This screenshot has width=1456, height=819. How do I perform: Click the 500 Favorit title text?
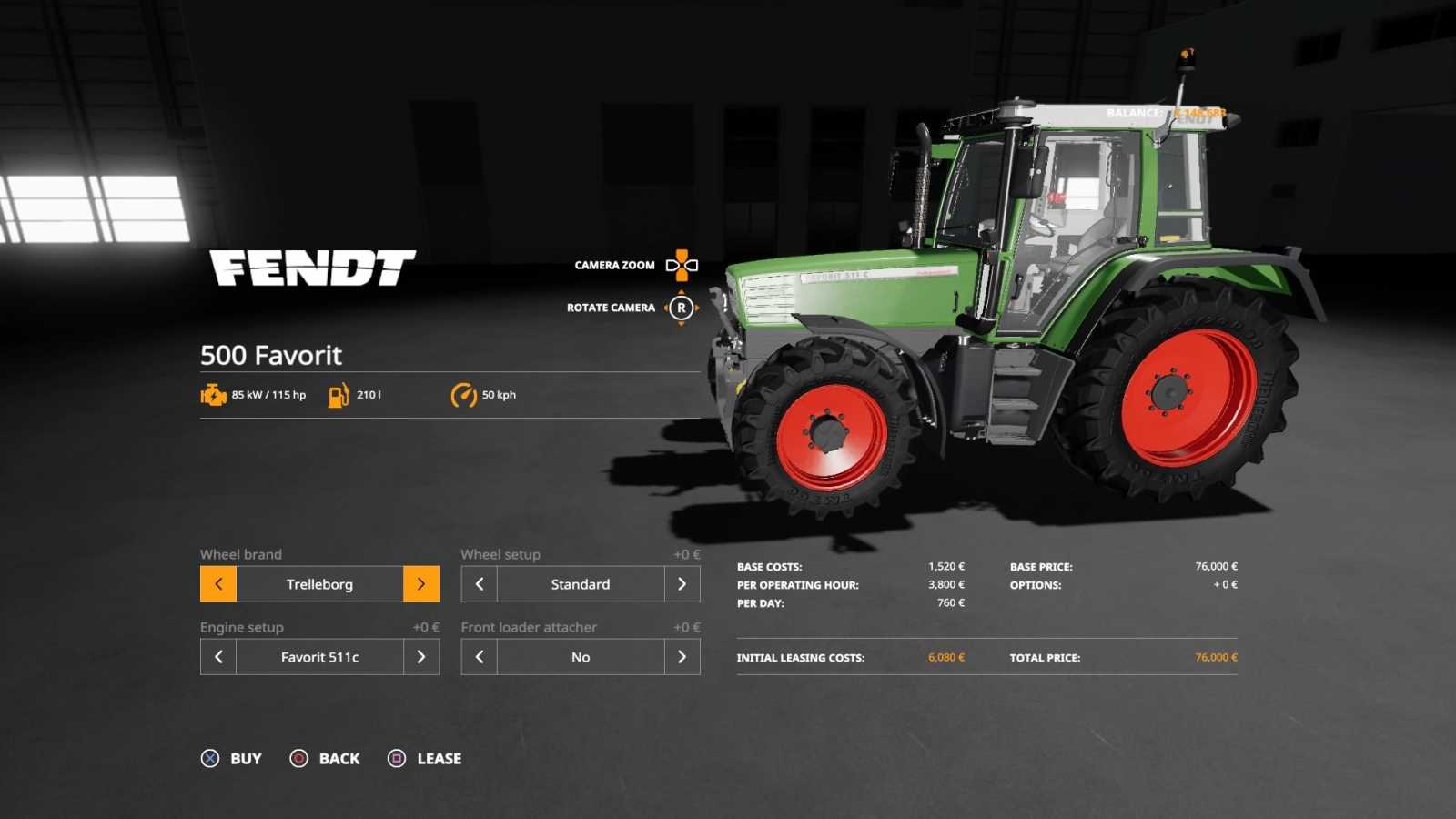[270, 355]
